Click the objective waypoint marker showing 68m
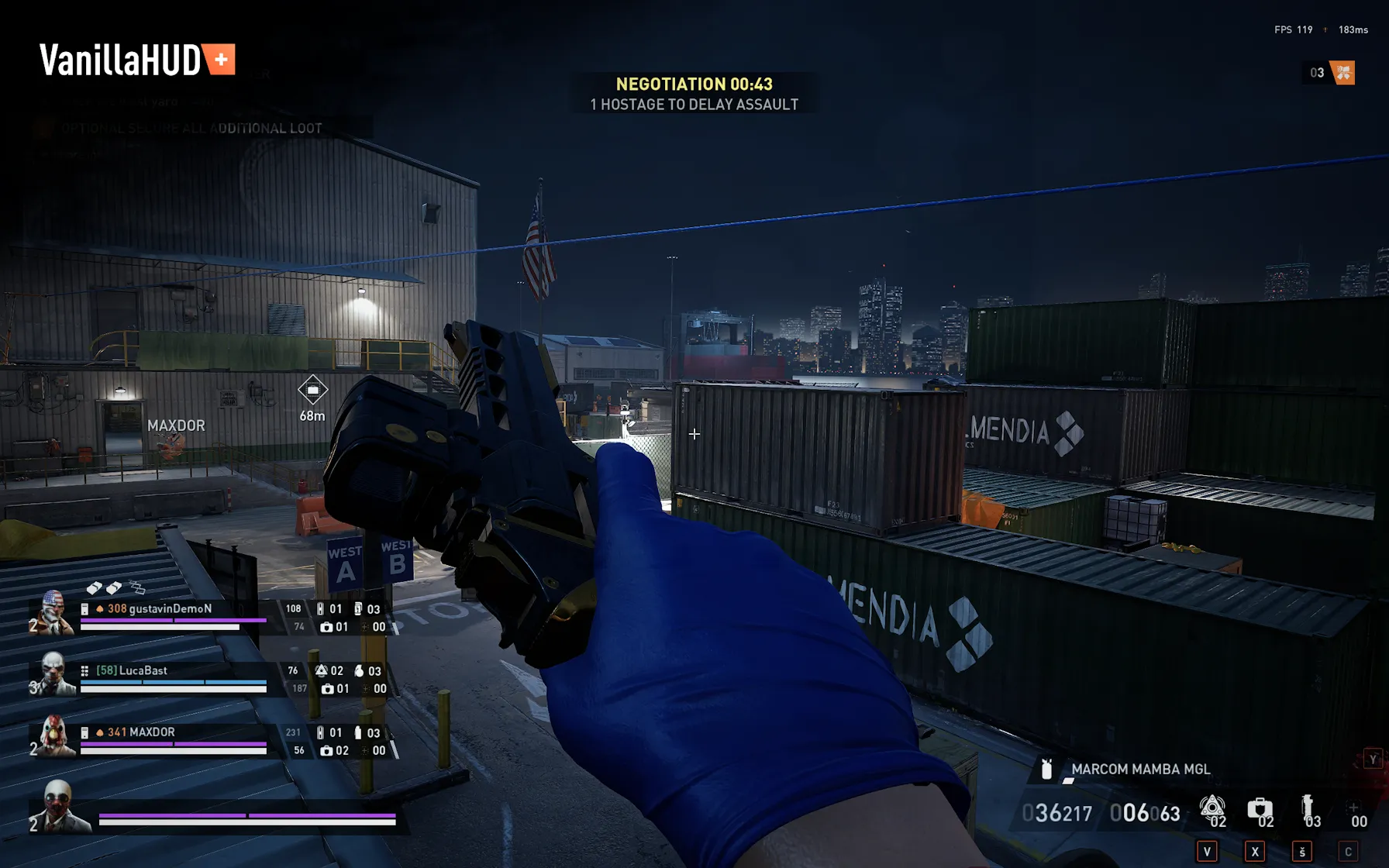This screenshot has height=868, width=1389. [x=312, y=390]
